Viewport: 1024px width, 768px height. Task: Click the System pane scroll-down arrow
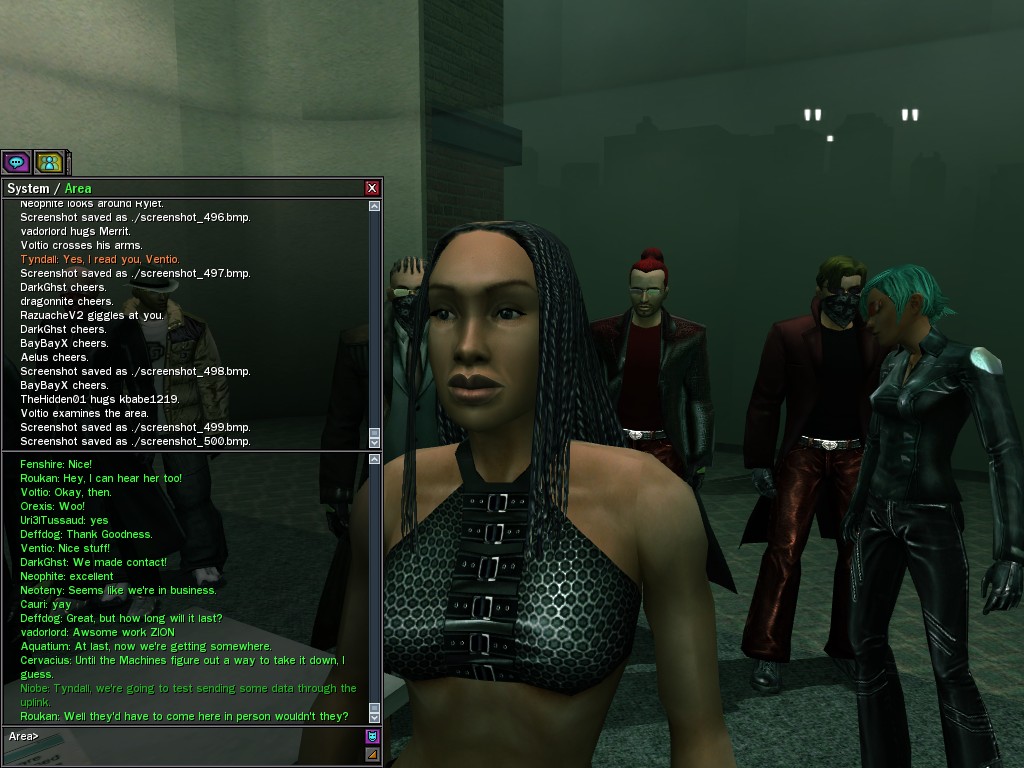click(375, 442)
